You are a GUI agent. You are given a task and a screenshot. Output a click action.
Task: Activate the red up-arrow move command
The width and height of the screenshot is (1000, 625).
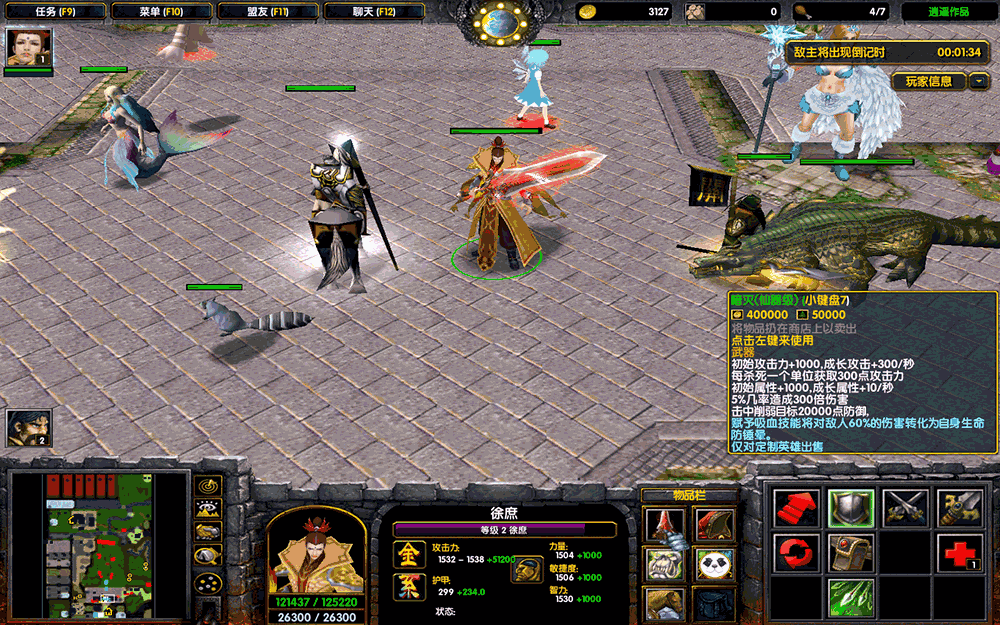tap(797, 508)
